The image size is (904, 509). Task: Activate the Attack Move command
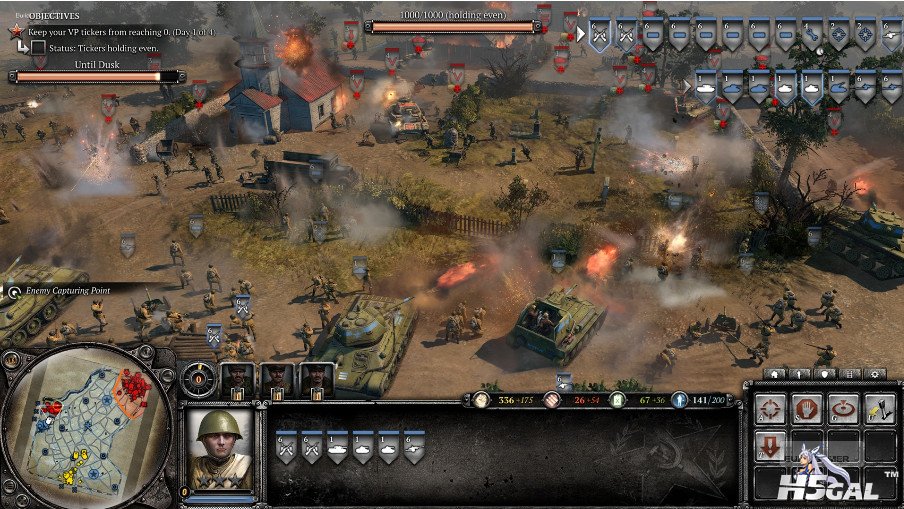click(x=769, y=408)
